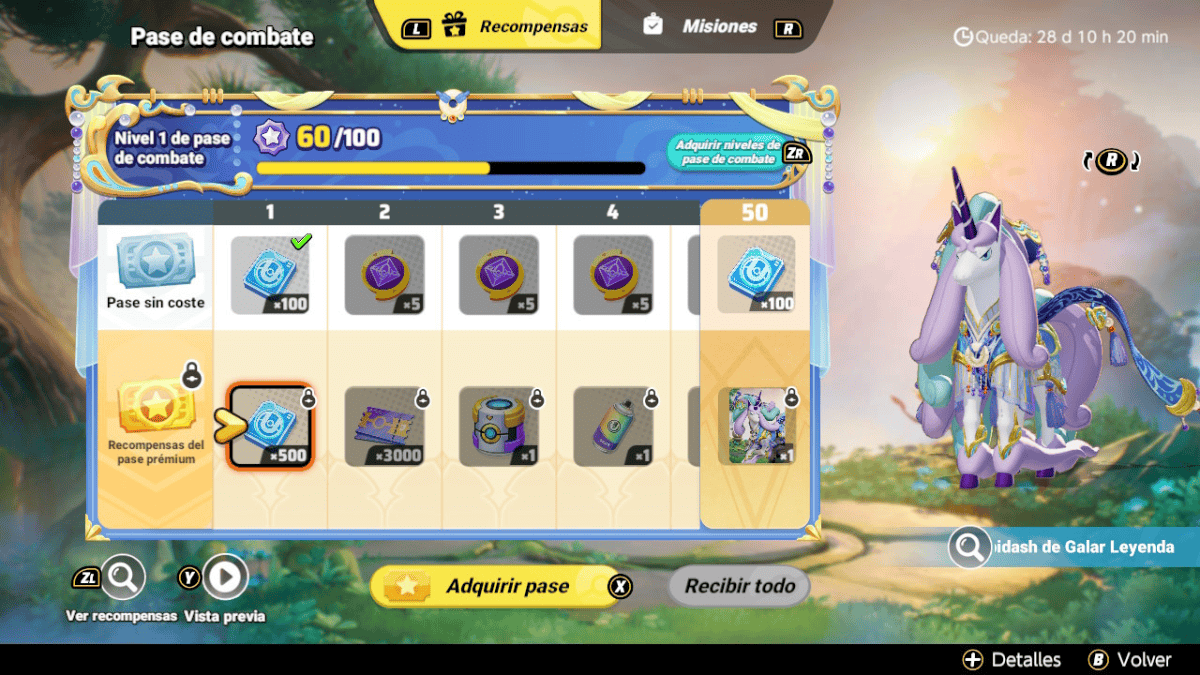The image size is (1200, 675).
Task: Click Adquirir niveles de pase de combate
Action: point(727,152)
